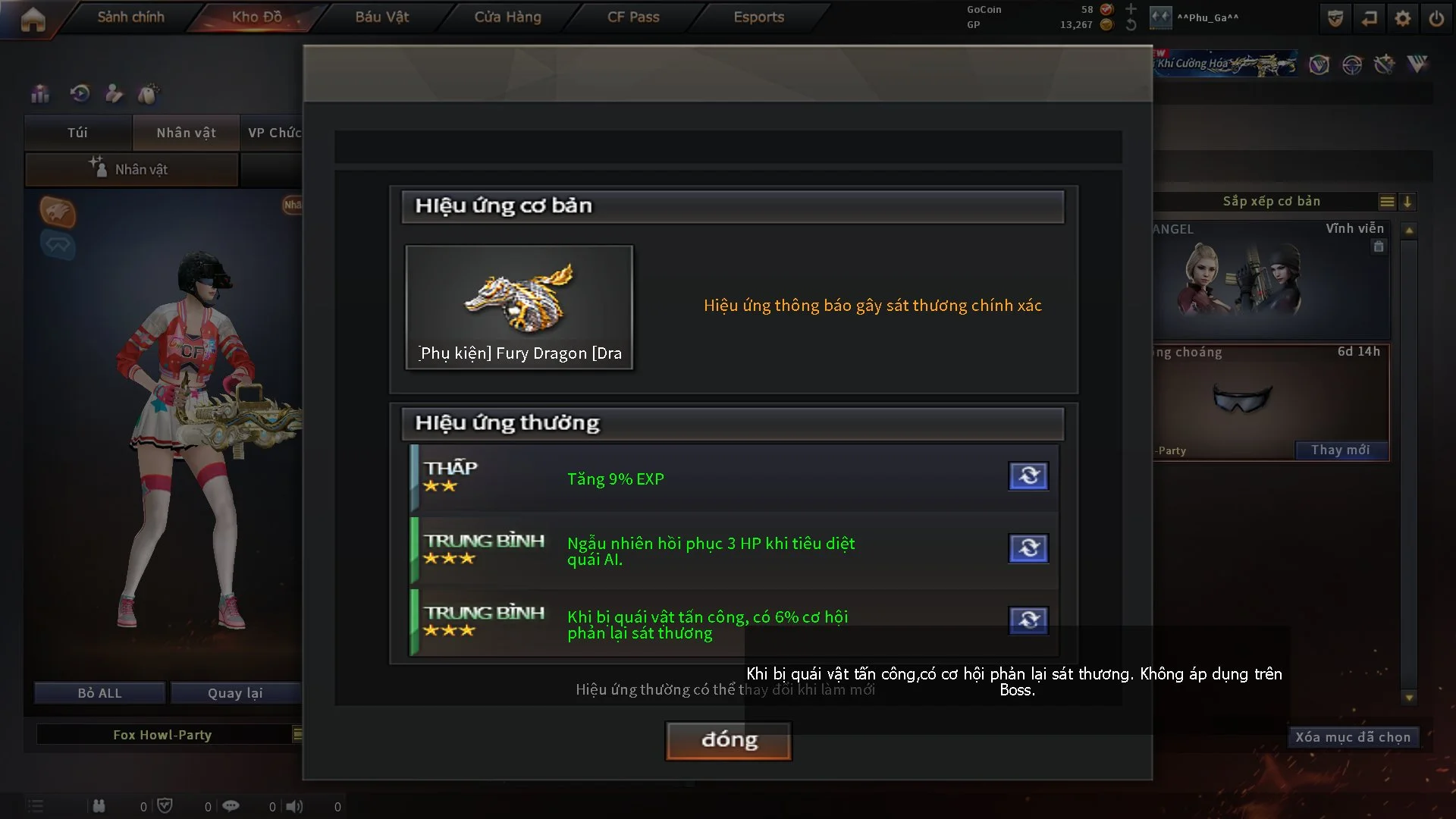
Task: Open the settings gear icon
Action: tap(1403, 18)
